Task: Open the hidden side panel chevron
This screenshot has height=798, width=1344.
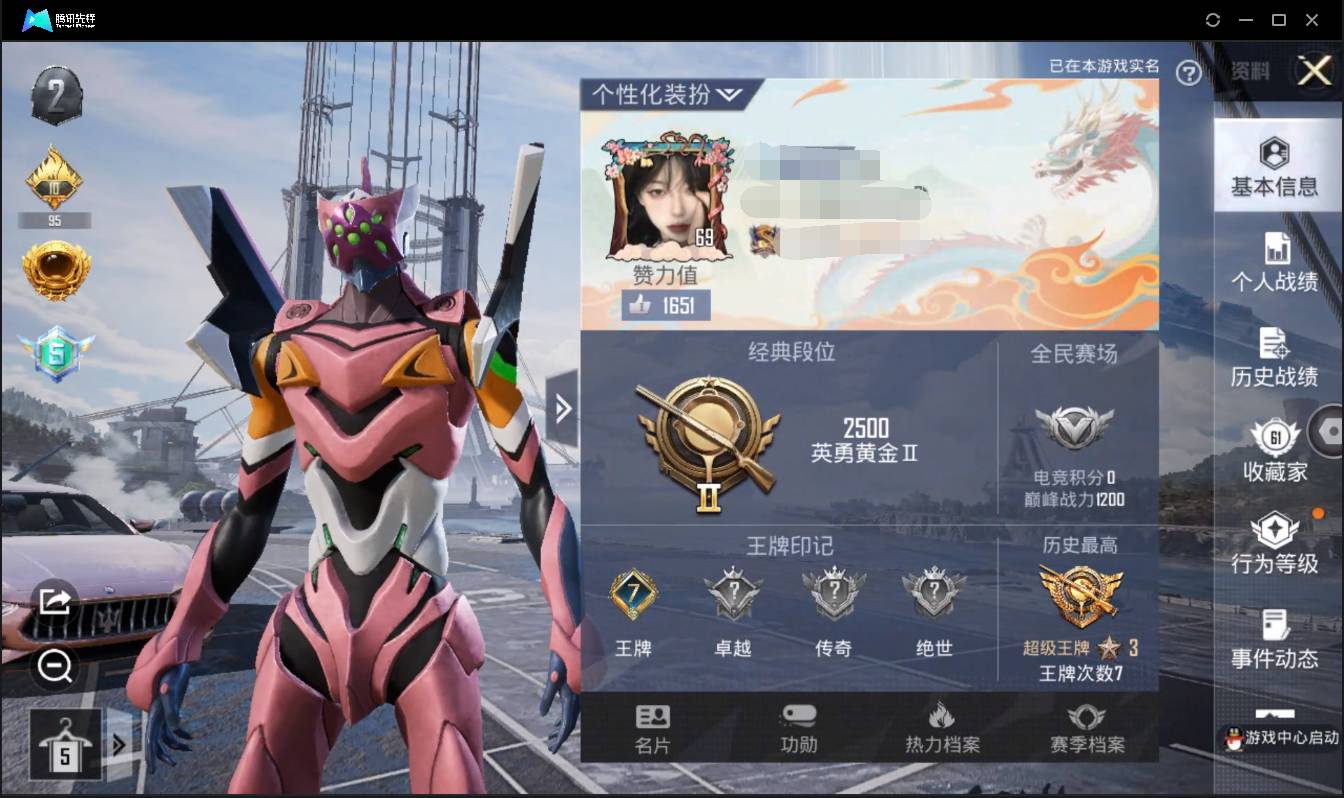Action: (x=564, y=409)
